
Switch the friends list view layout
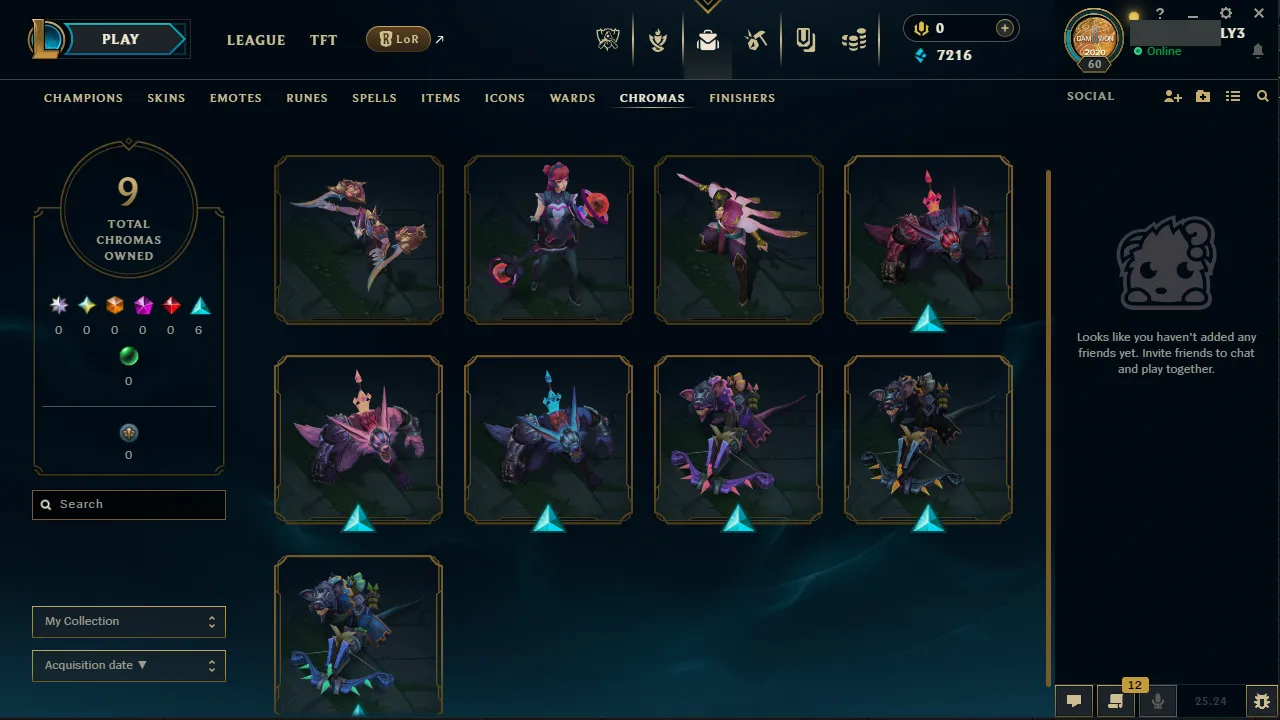tap(1234, 96)
